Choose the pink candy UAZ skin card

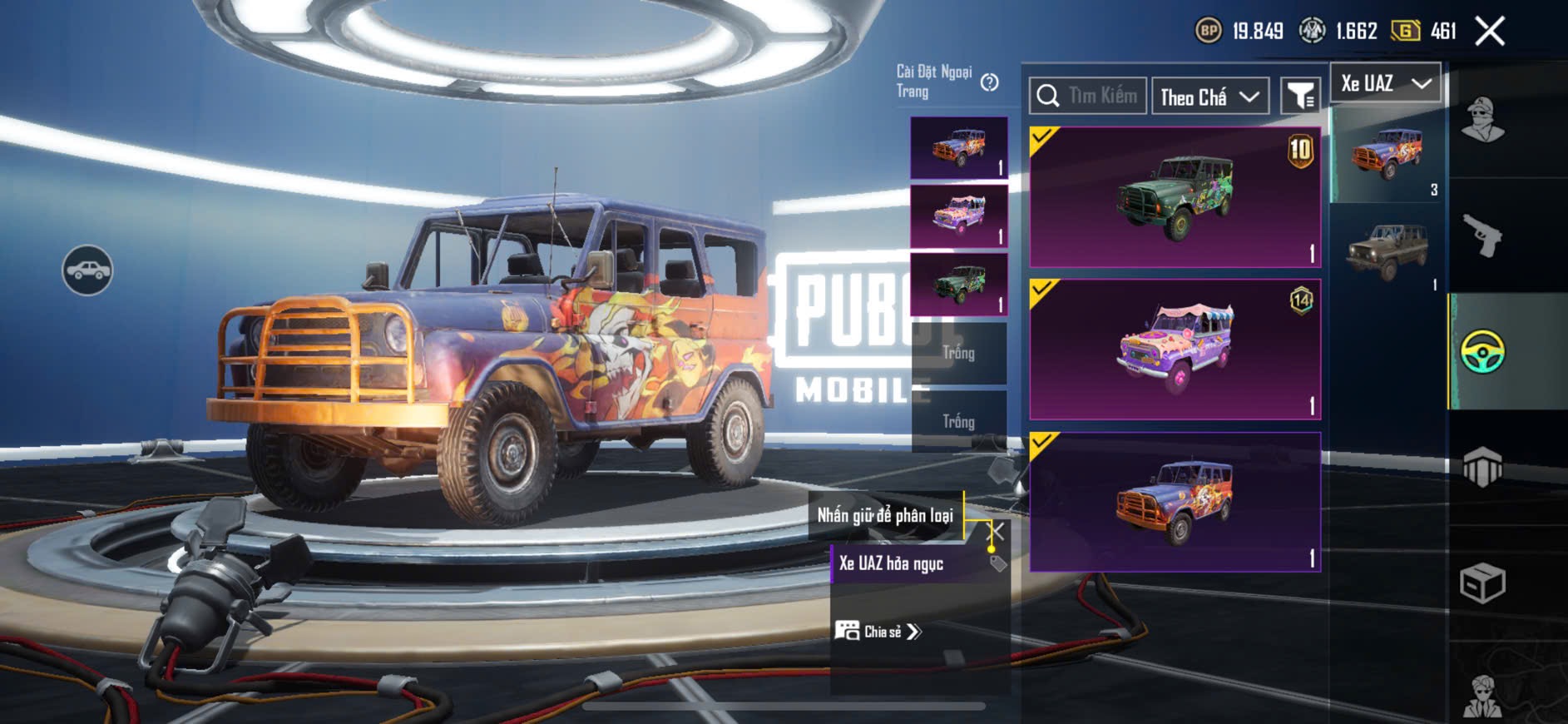1175,350
